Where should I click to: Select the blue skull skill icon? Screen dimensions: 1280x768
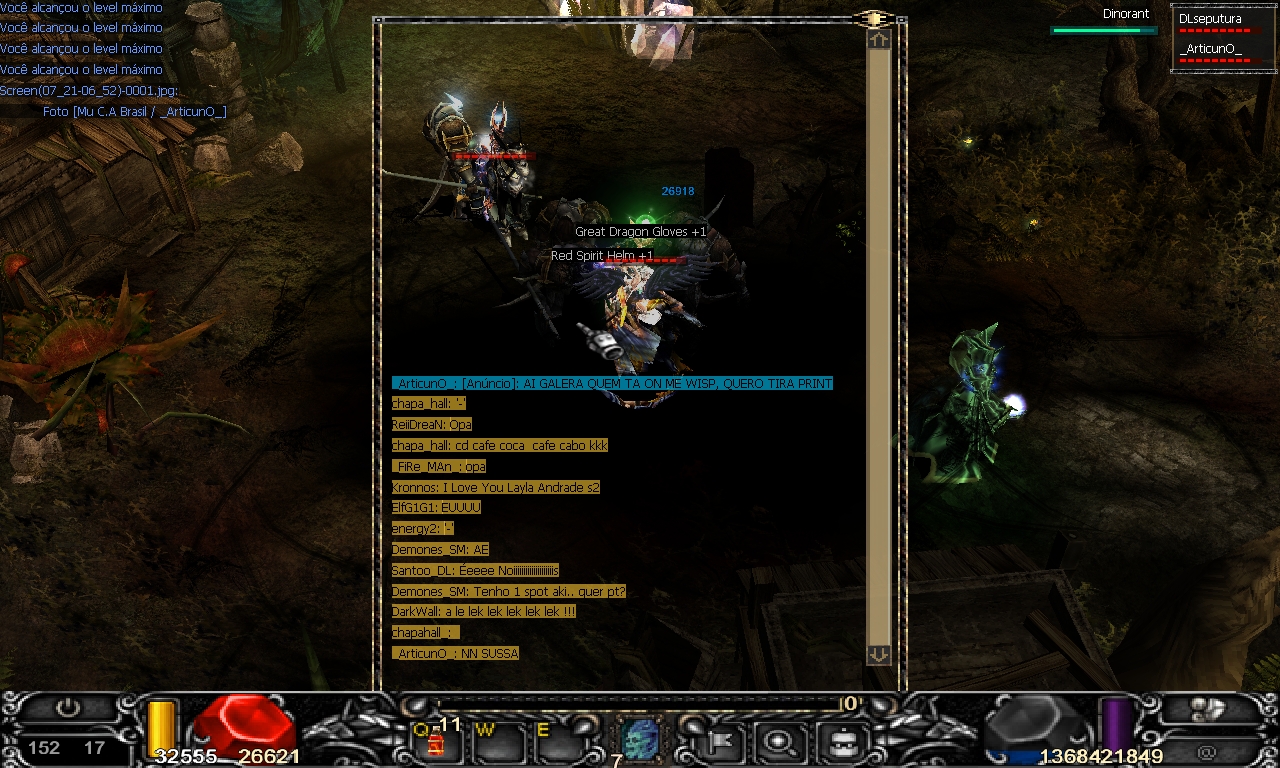(x=639, y=739)
